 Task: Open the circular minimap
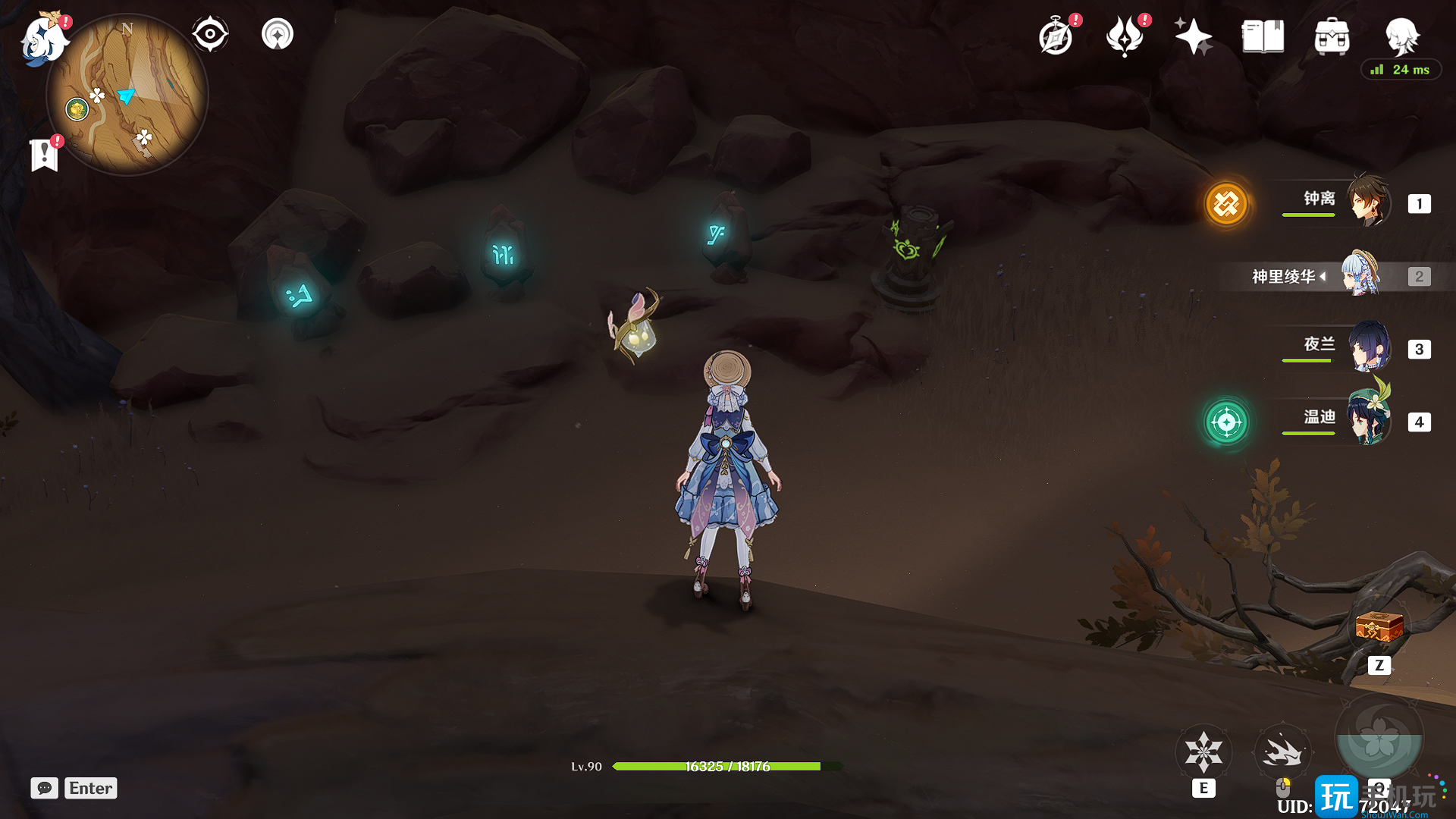pos(127,96)
